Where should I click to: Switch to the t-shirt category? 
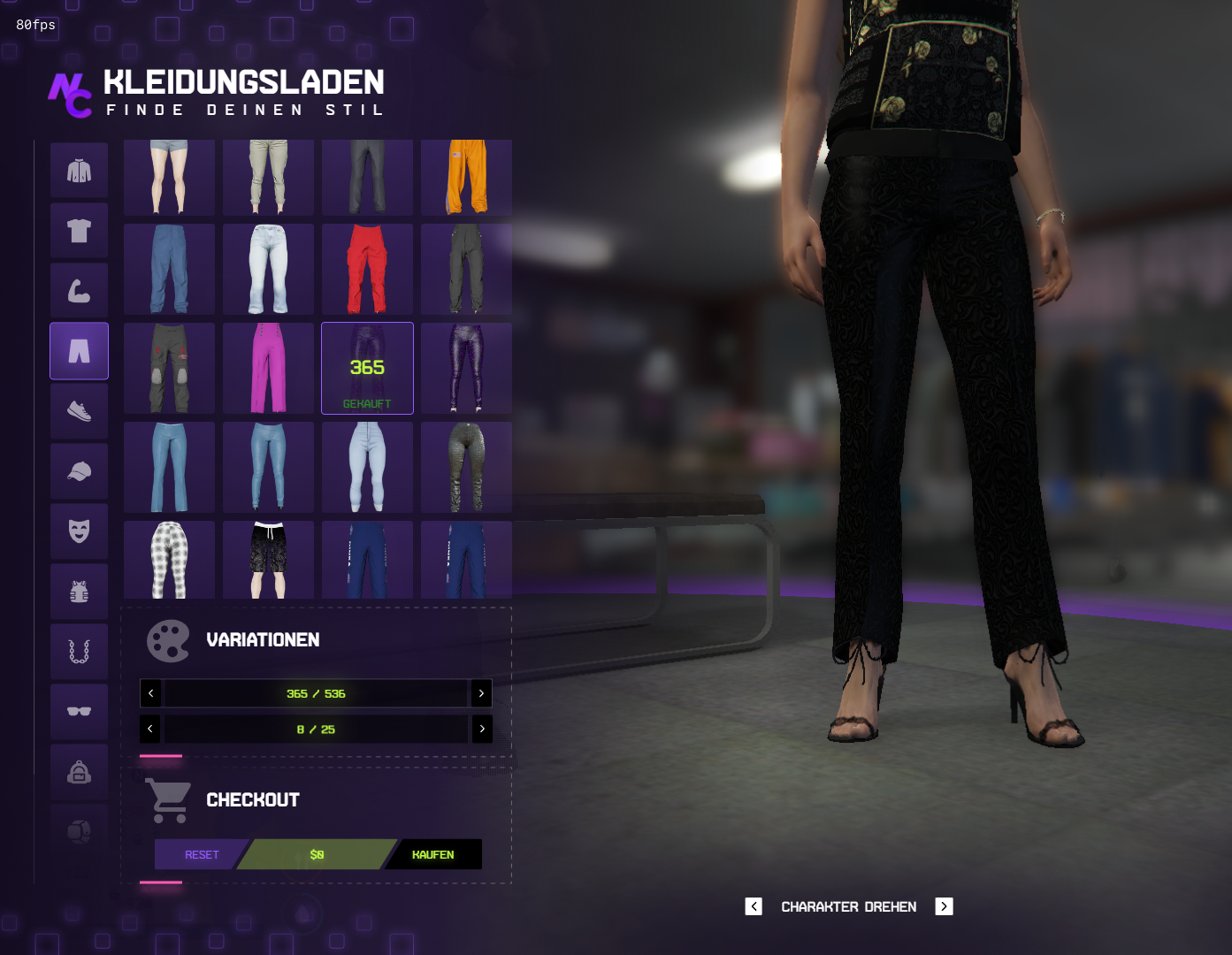click(80, 231)
